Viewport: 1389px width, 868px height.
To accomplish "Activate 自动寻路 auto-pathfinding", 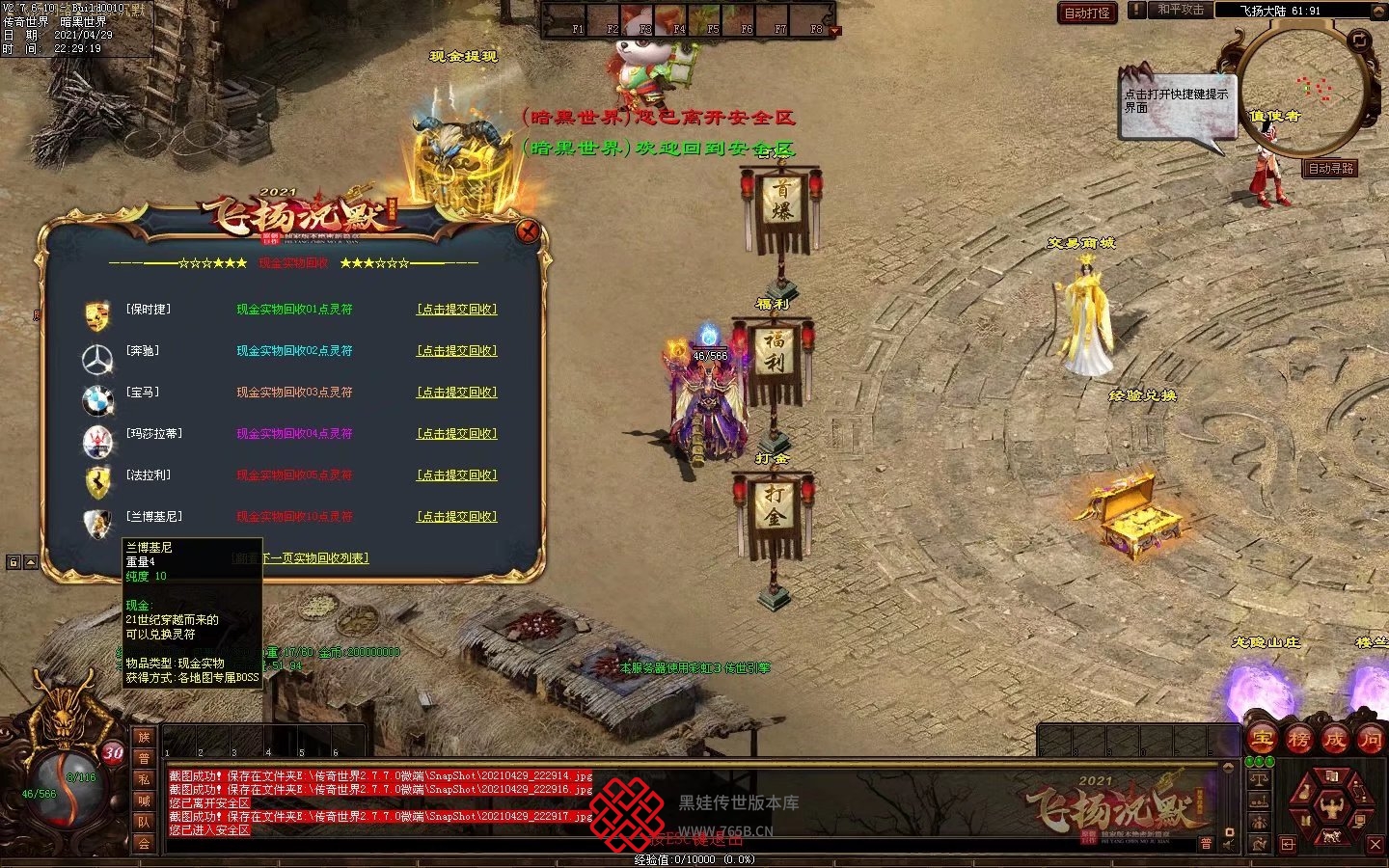I will coord(1331,169).
